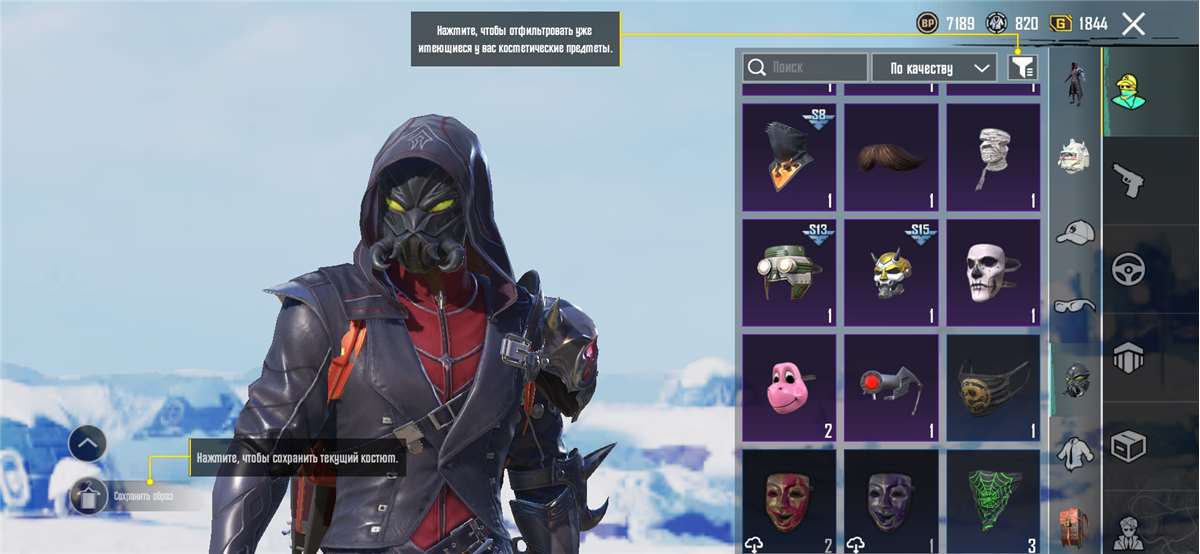Choose the white skull mask
This screenshot has height=554, width=1200.
click(993, 272)
